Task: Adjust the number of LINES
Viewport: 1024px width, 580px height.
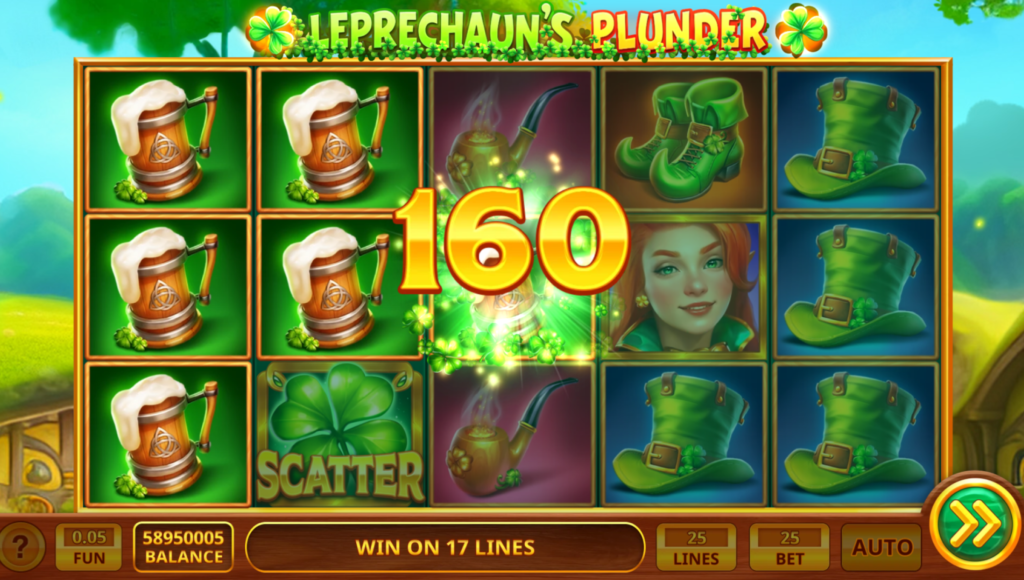Action: pos(696,547)
